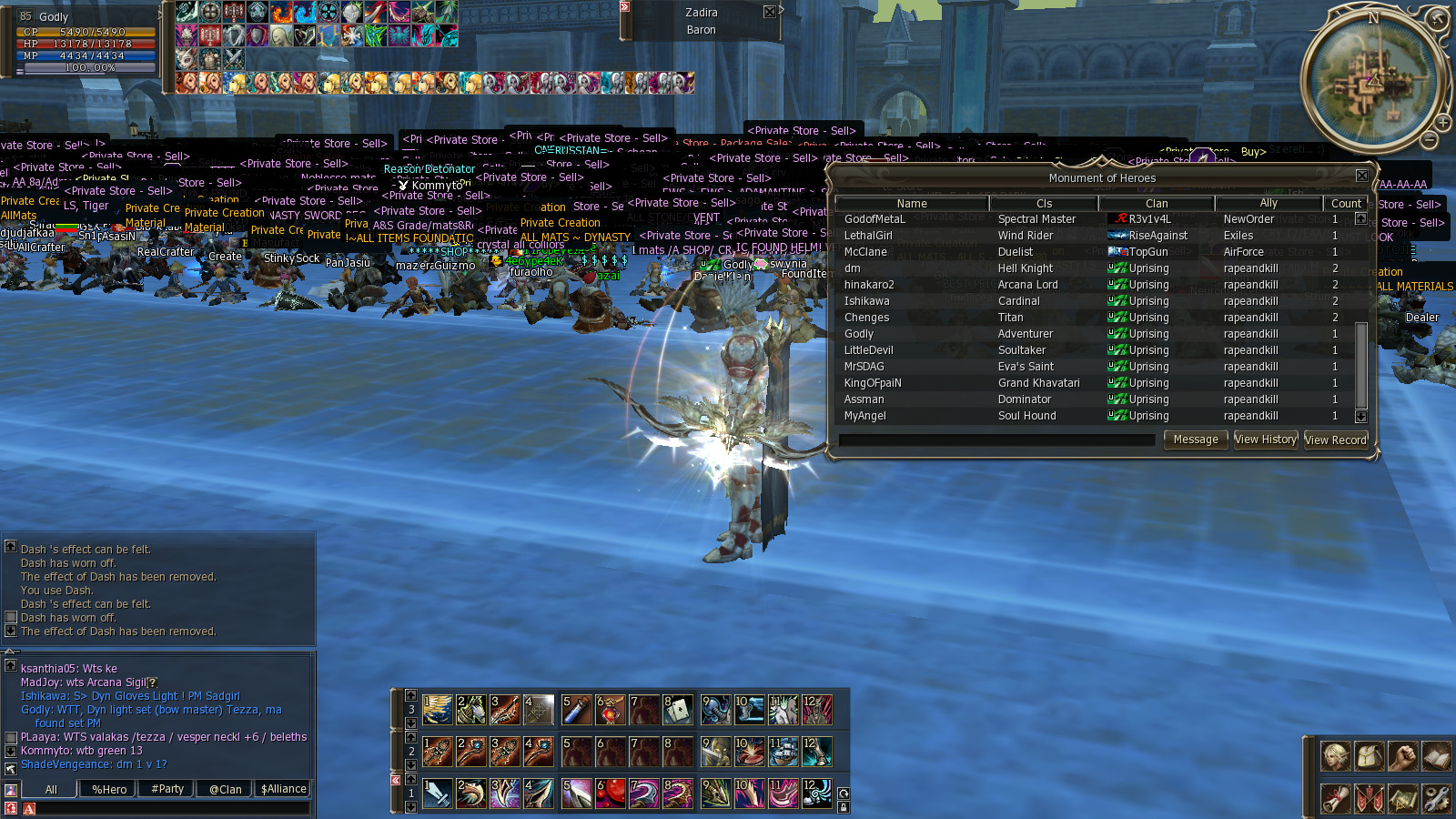Close the Monument of Heroes window

1361,176
